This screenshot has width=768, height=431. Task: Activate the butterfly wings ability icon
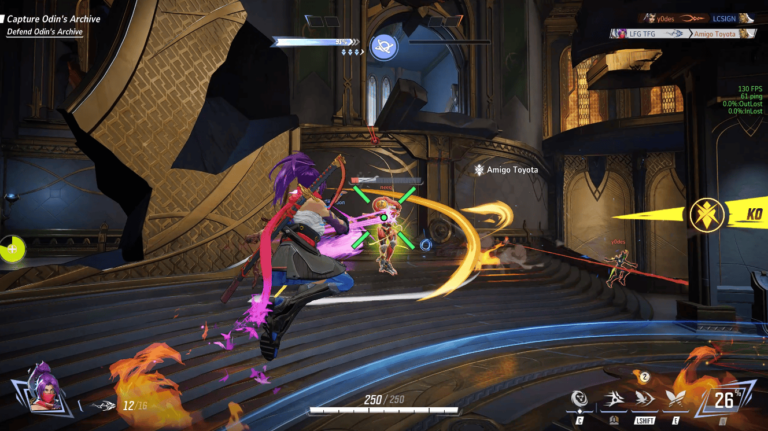[x=675, y=400]
